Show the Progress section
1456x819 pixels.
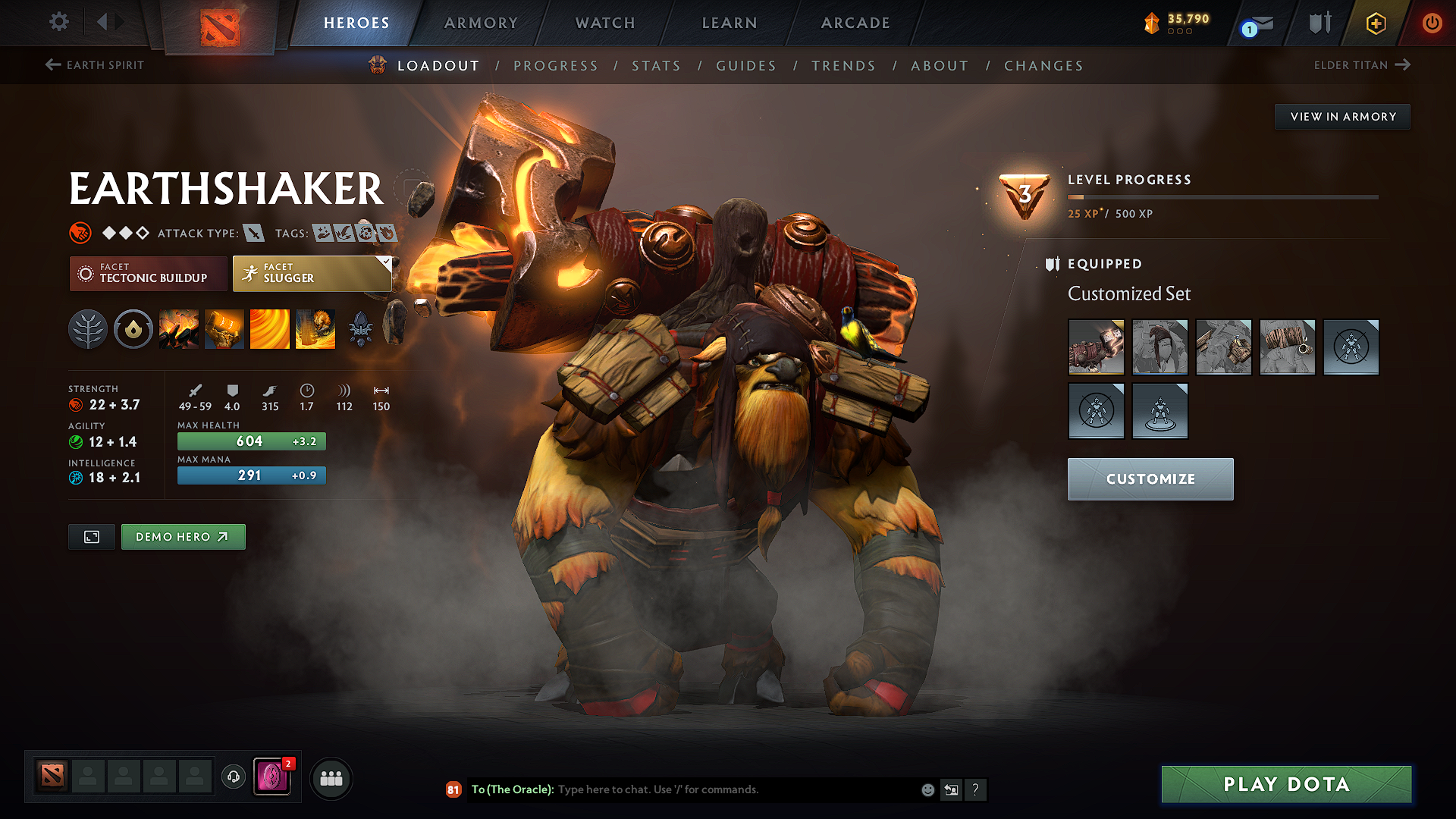pyautogui.click(x=556, y=66)
